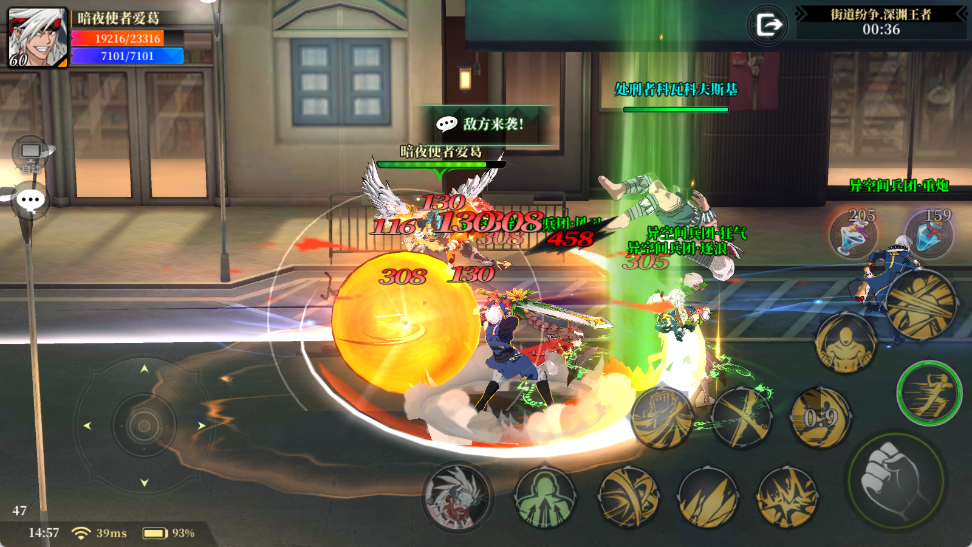
Task: Open the chat speech bubble button
Action: pos(30,201)
